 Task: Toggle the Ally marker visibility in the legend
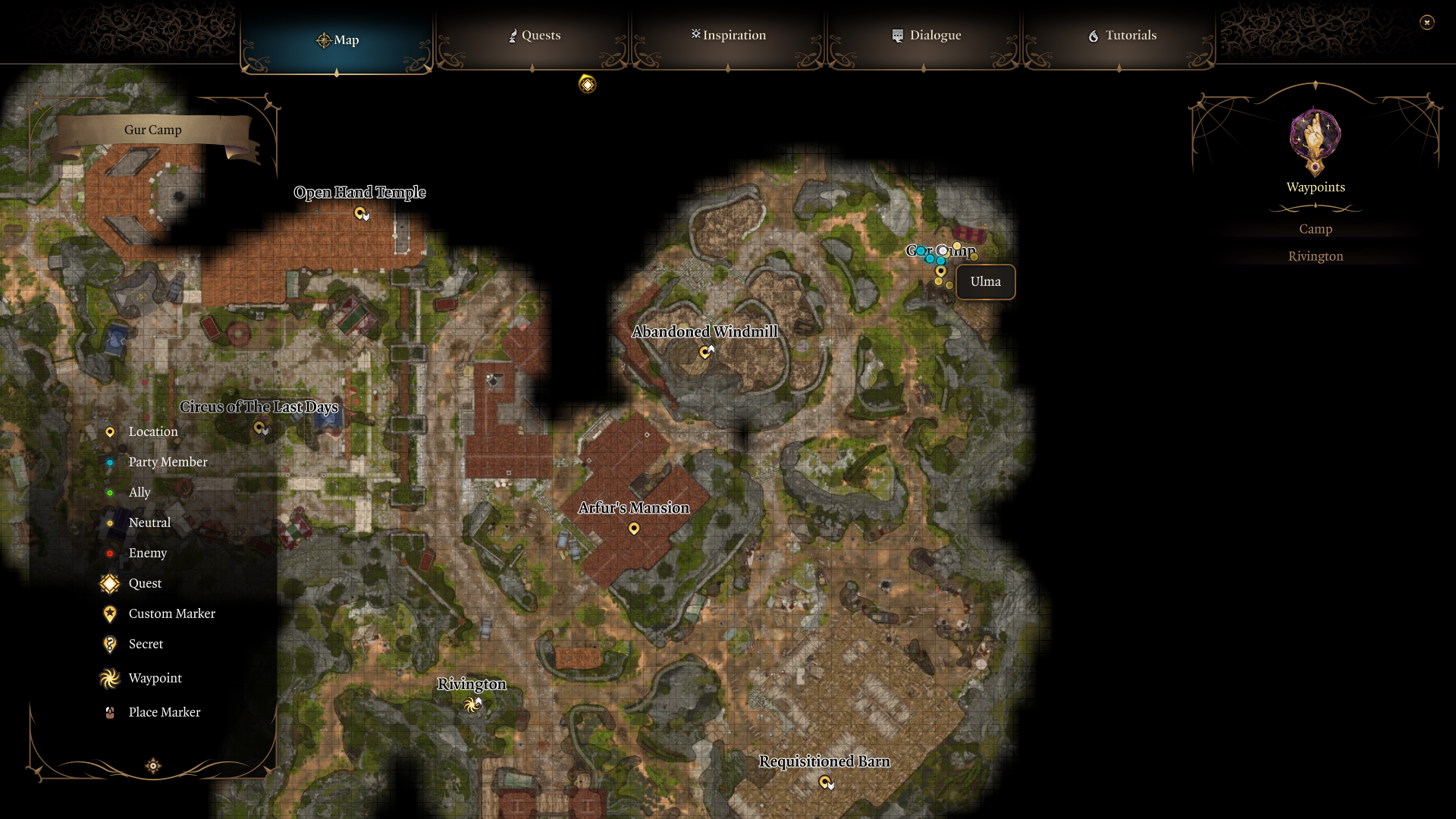pos(110,492)
